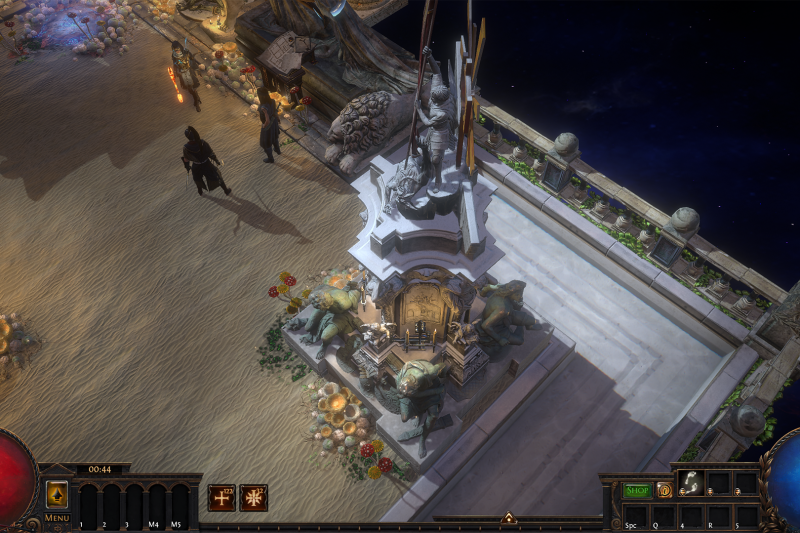Open the Menu button

[x=56, y=518]
